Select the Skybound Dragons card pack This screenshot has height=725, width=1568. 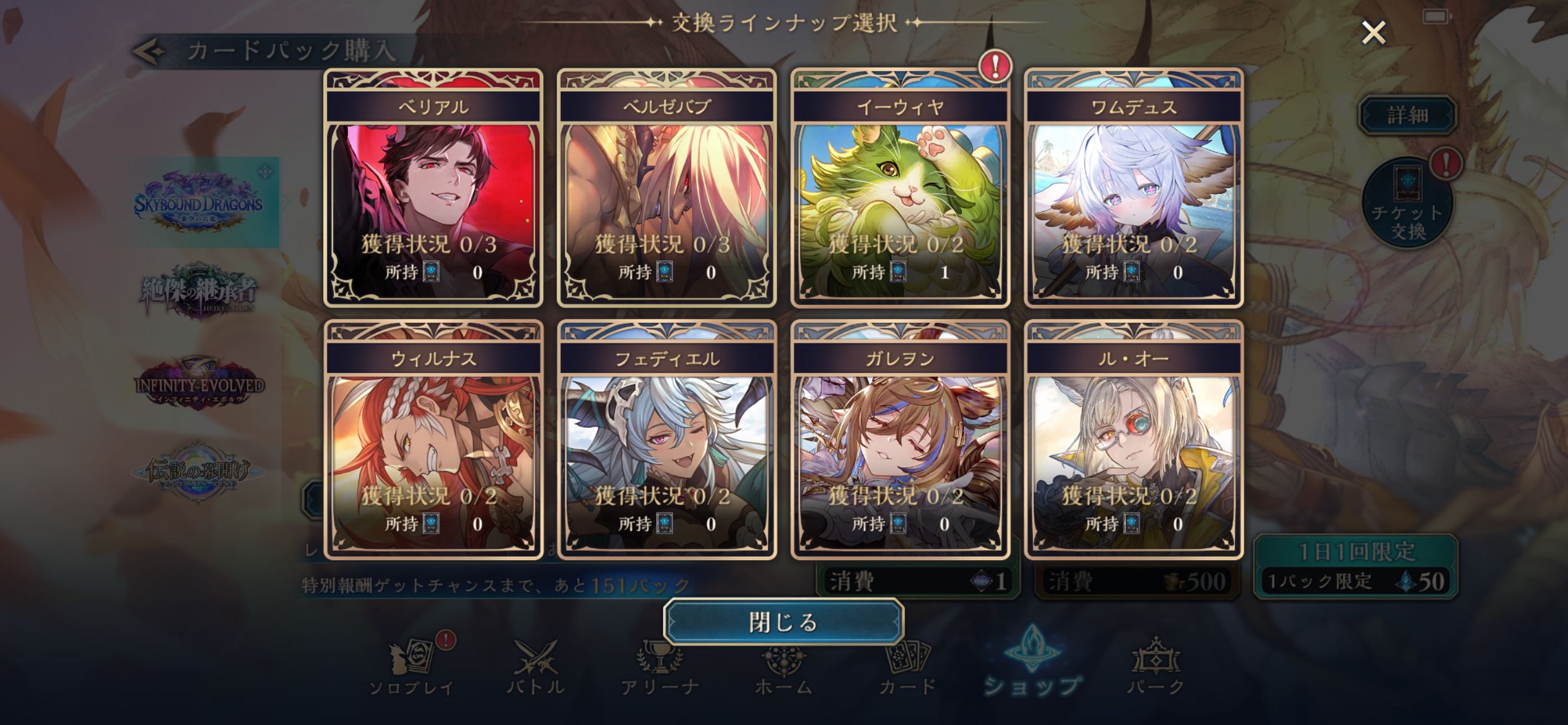click(199, 202)
